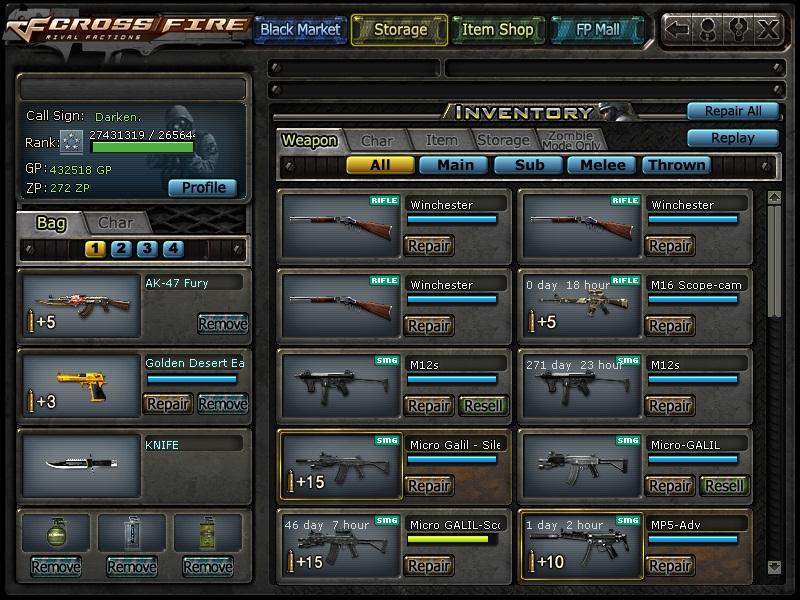Viewport: 800px width, 600px height.
Task: View the player Profile
Action: click(x=202, y=187)
